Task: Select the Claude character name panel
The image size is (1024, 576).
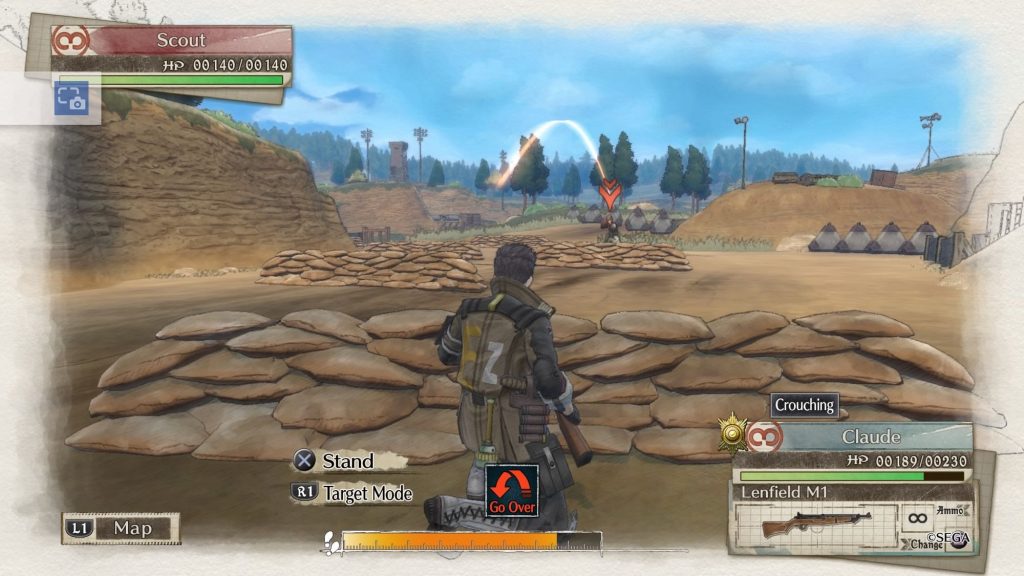Action: click(868, 437)
